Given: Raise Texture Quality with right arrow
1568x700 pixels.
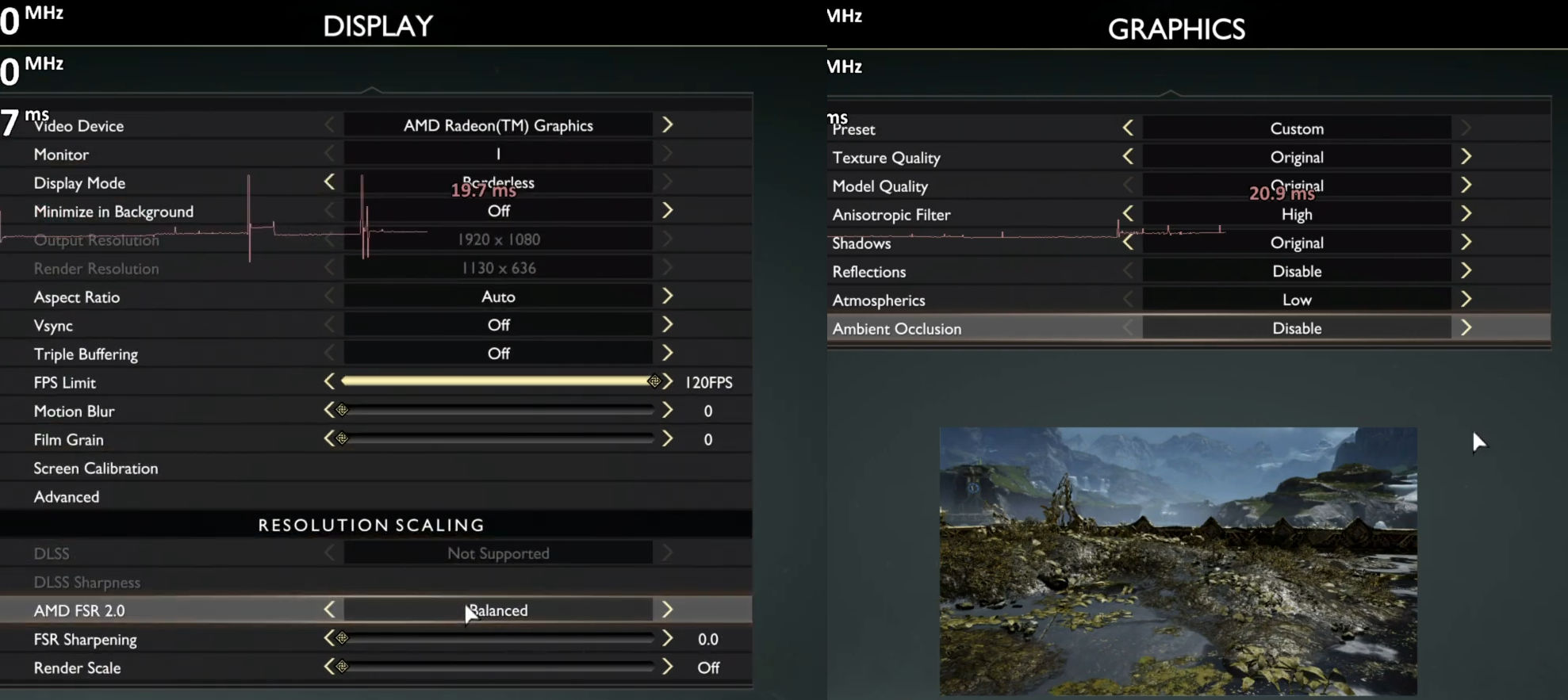Looking at the screenshot, I should (x=1466, y=157).
